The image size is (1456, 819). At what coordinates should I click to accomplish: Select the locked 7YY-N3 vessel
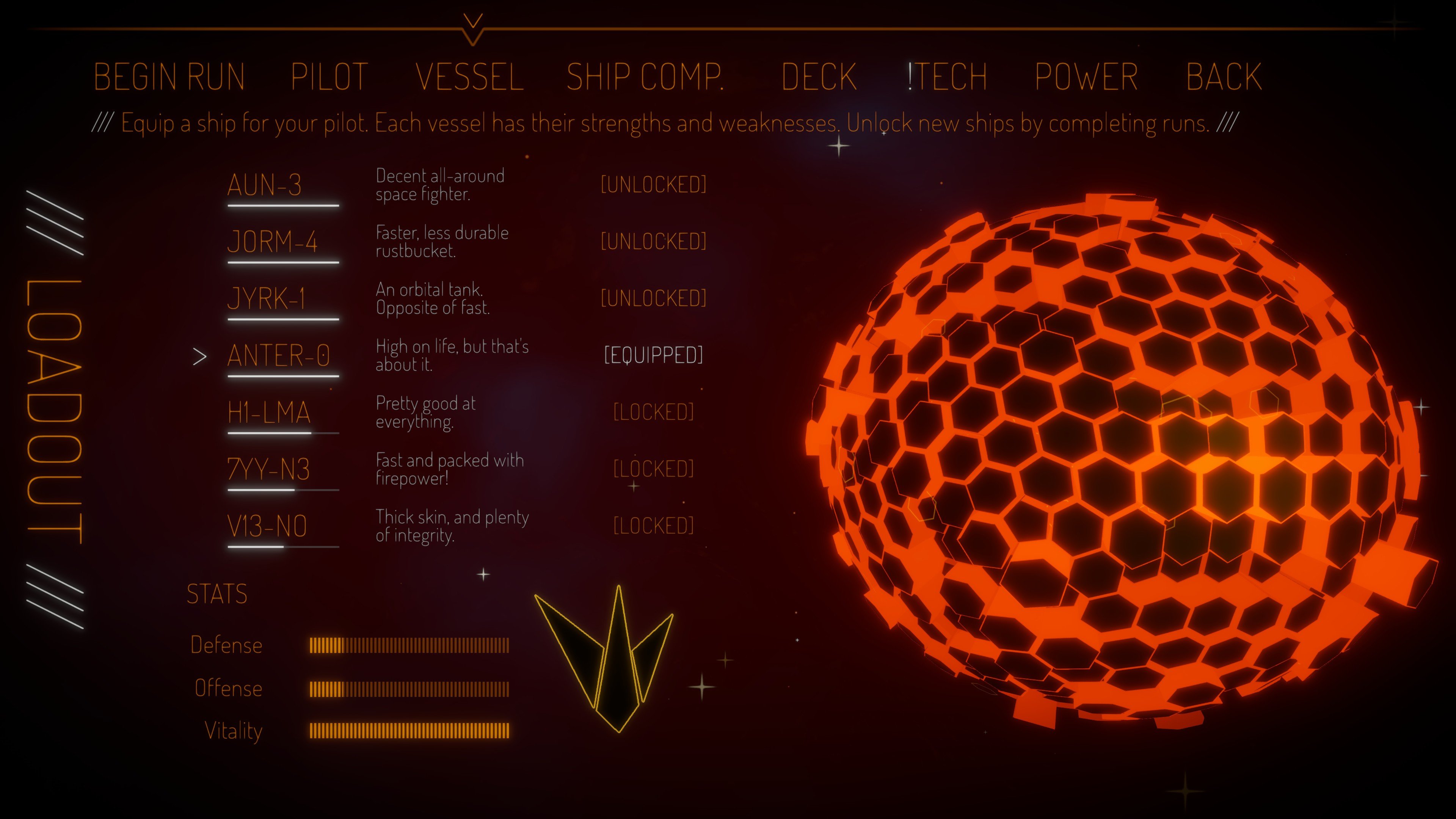tap(268, 470)
